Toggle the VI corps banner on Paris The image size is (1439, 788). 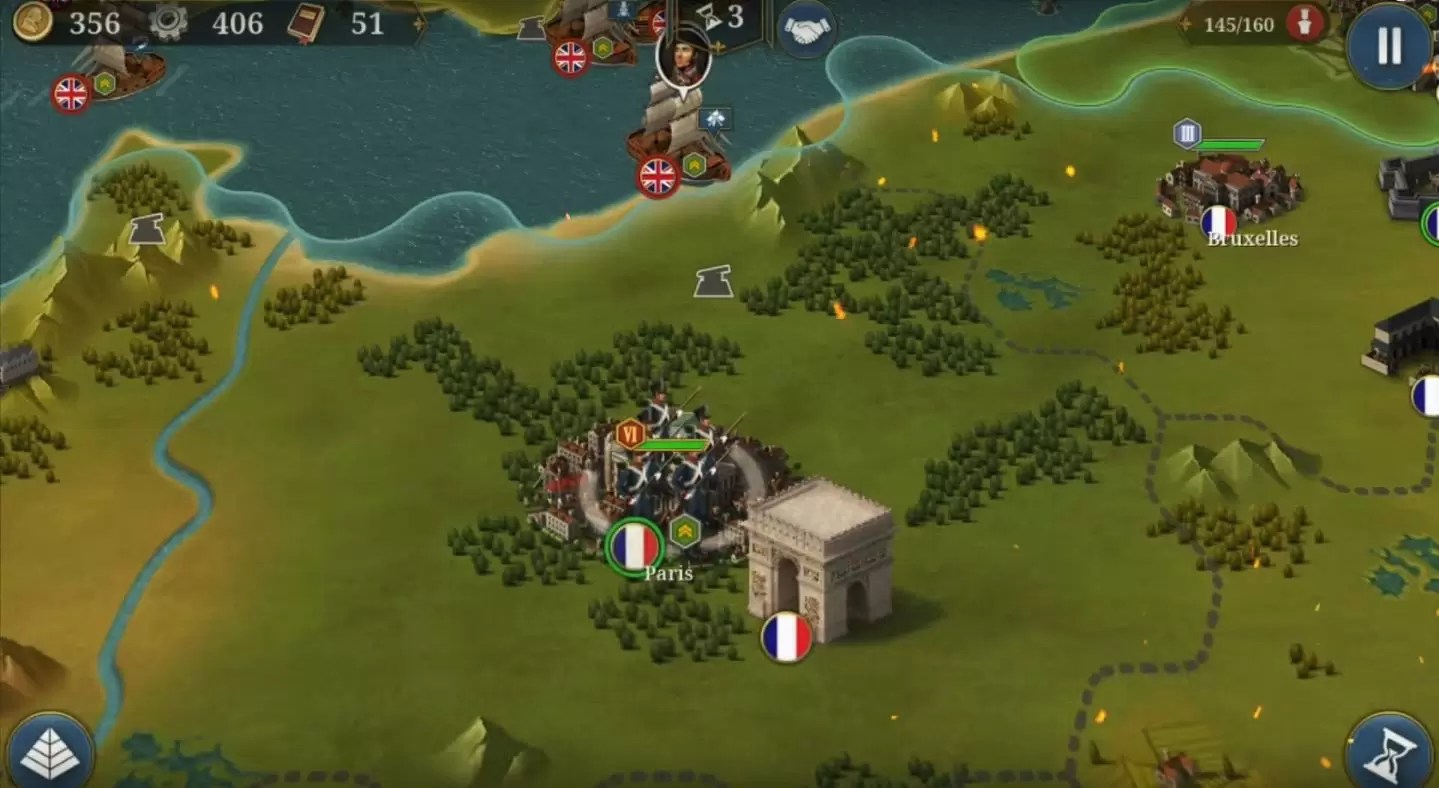(630, 434)
